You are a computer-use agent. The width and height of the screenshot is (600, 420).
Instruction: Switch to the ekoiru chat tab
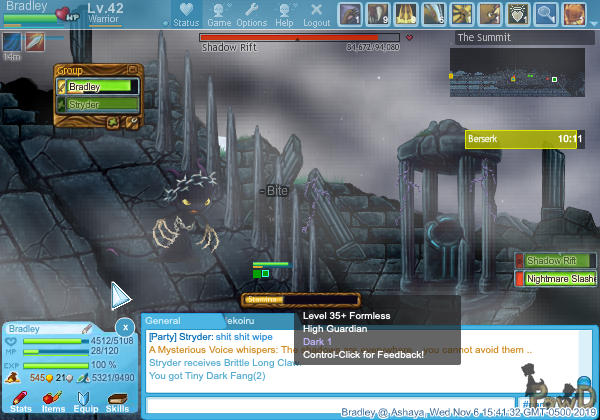coord(246,321)
